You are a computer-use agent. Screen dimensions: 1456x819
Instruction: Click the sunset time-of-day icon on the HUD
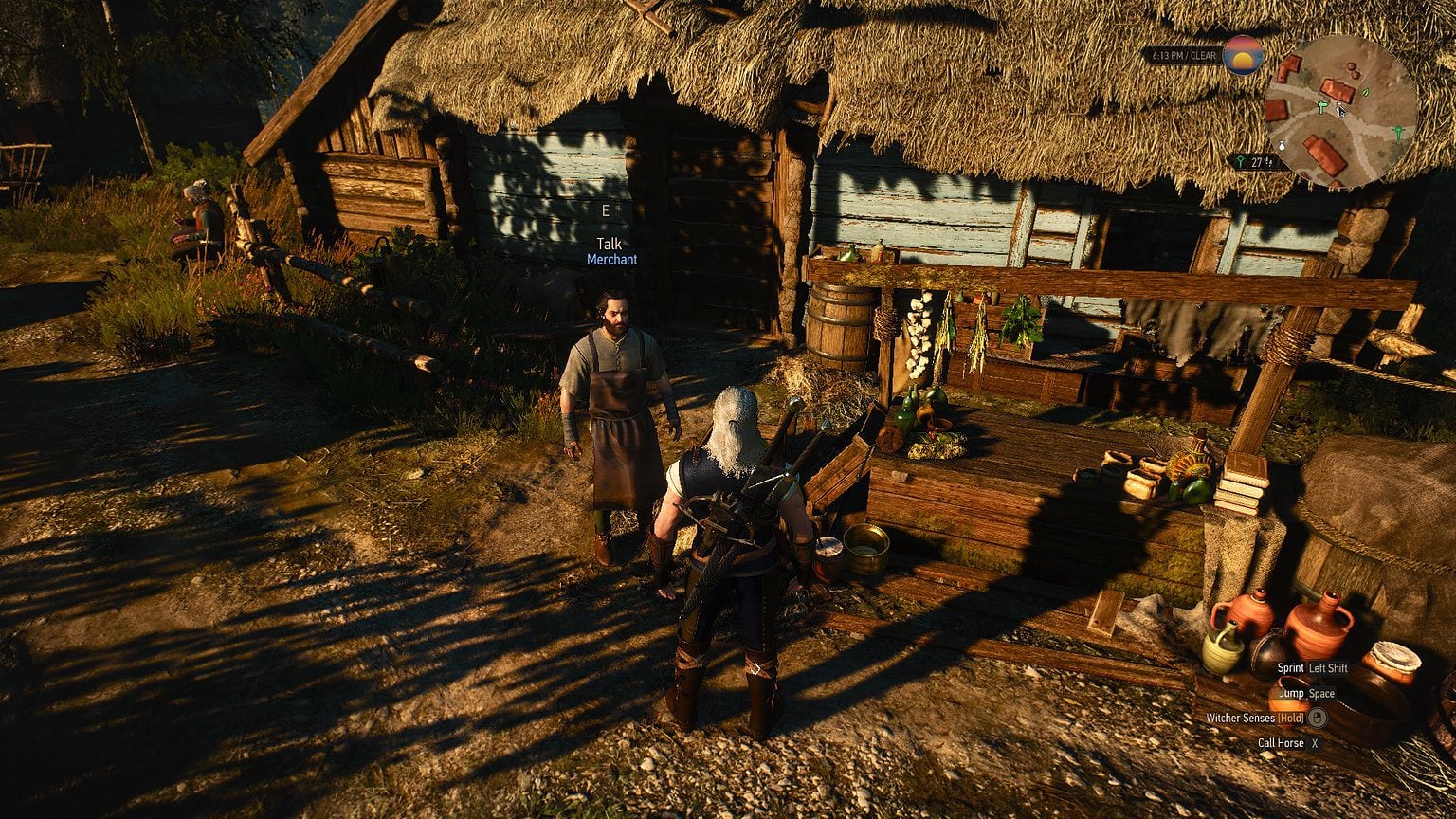pos(1243,56)
